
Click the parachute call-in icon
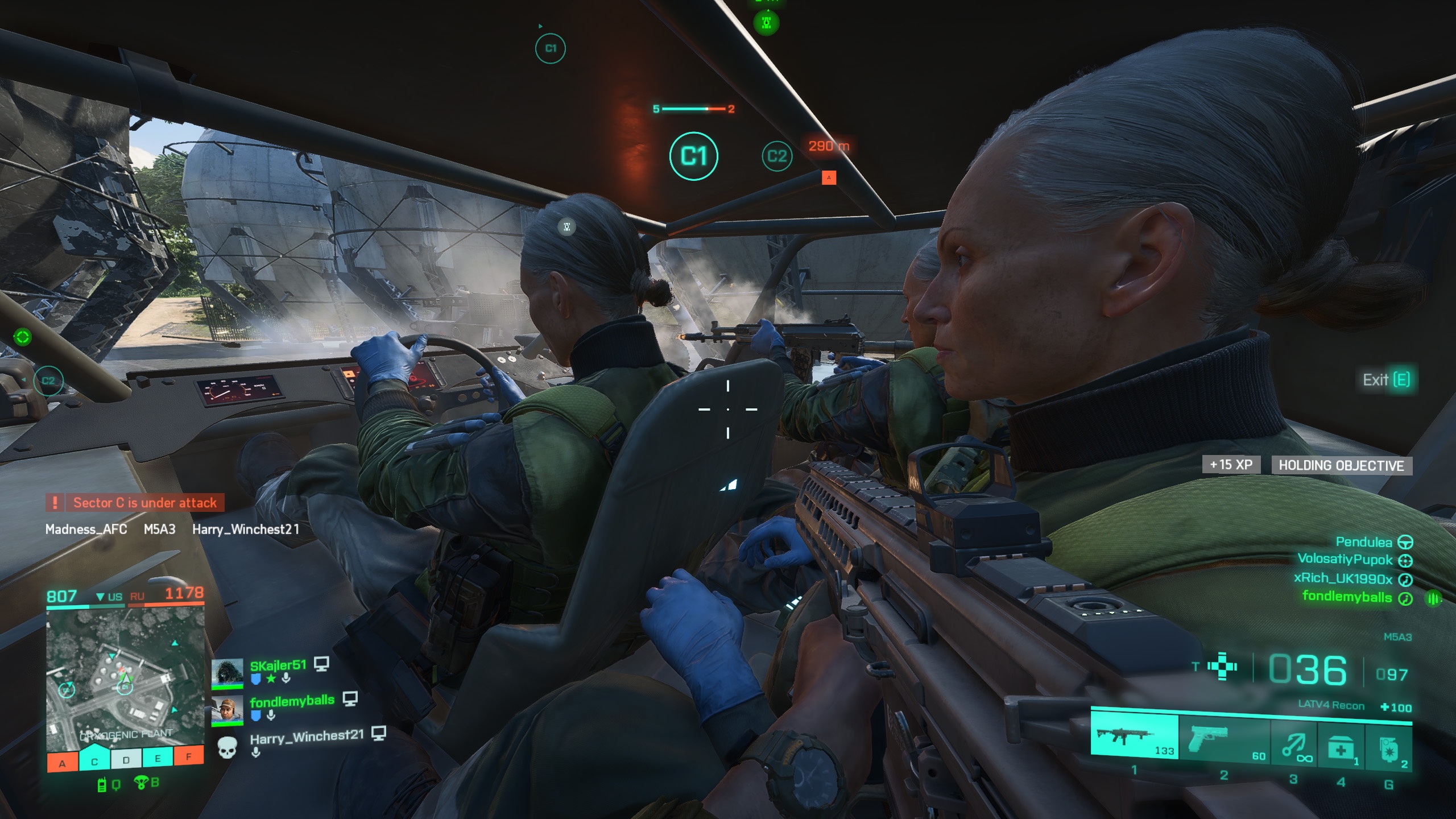(141, 783)
